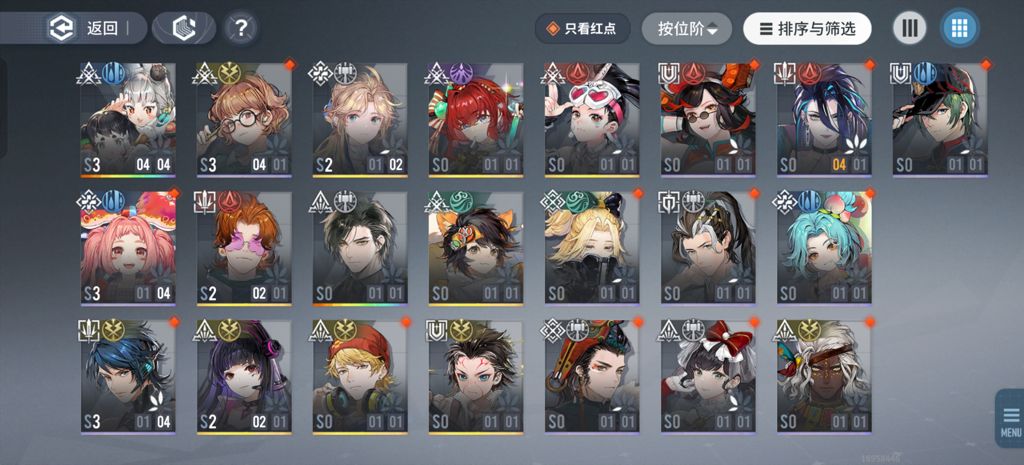Select the pink twin-tail girl card
The width and height of the screenshot is (1024, 465).
click(x=128, y=248)
